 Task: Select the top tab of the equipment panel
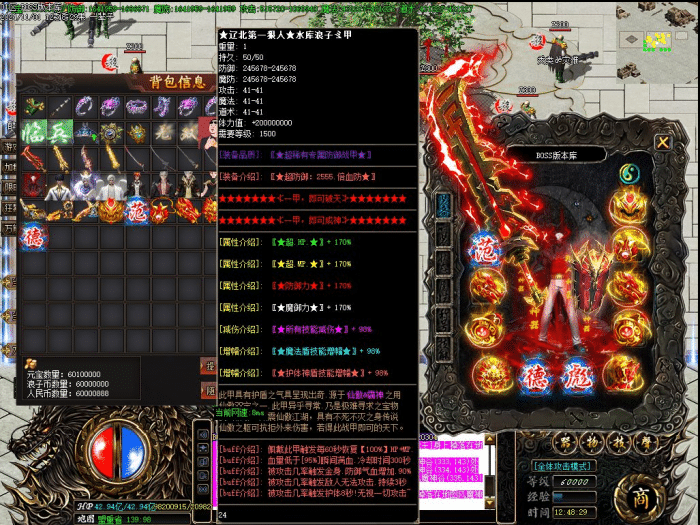pos(442,203)
